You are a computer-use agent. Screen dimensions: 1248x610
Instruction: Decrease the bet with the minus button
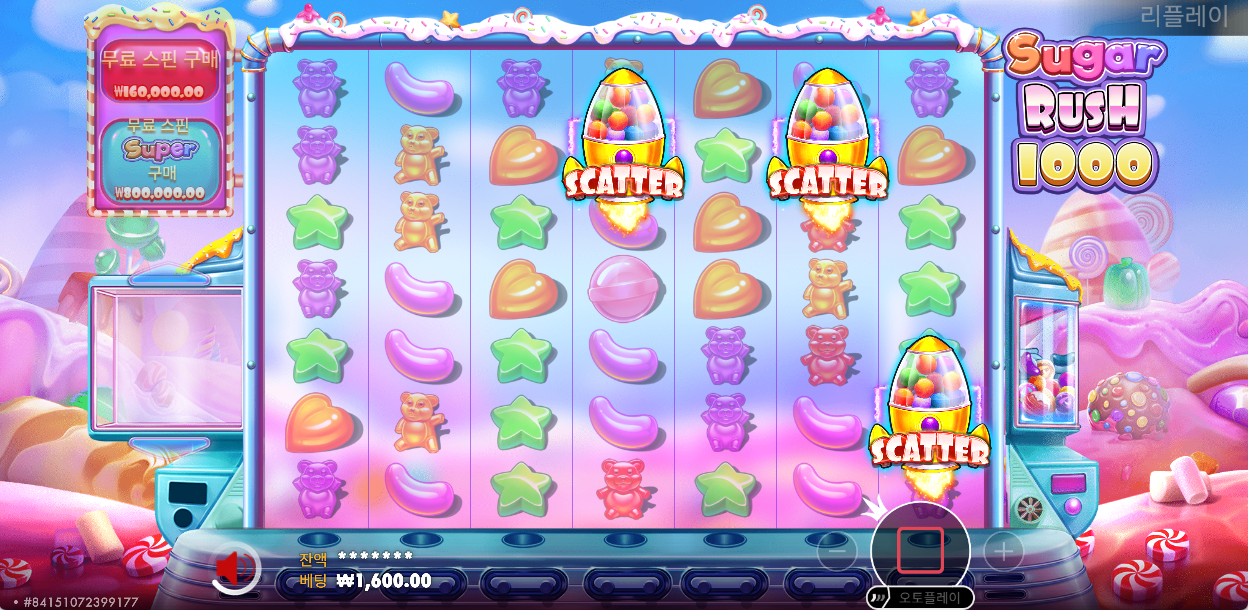pyautogui.click(x=837, y=550)
